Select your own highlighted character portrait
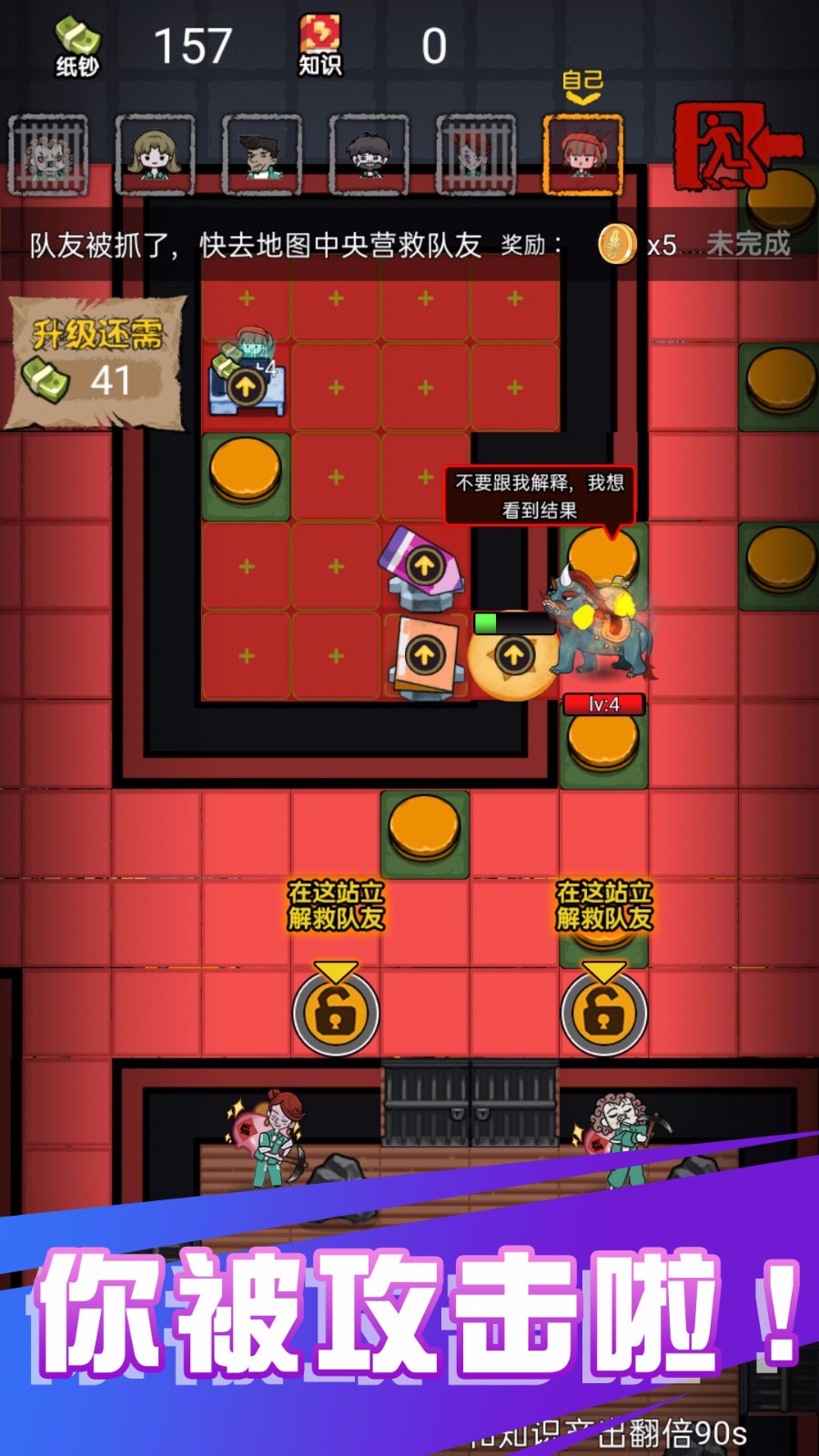This screenshot has height=1456, width=819. (x=582, y=154)
